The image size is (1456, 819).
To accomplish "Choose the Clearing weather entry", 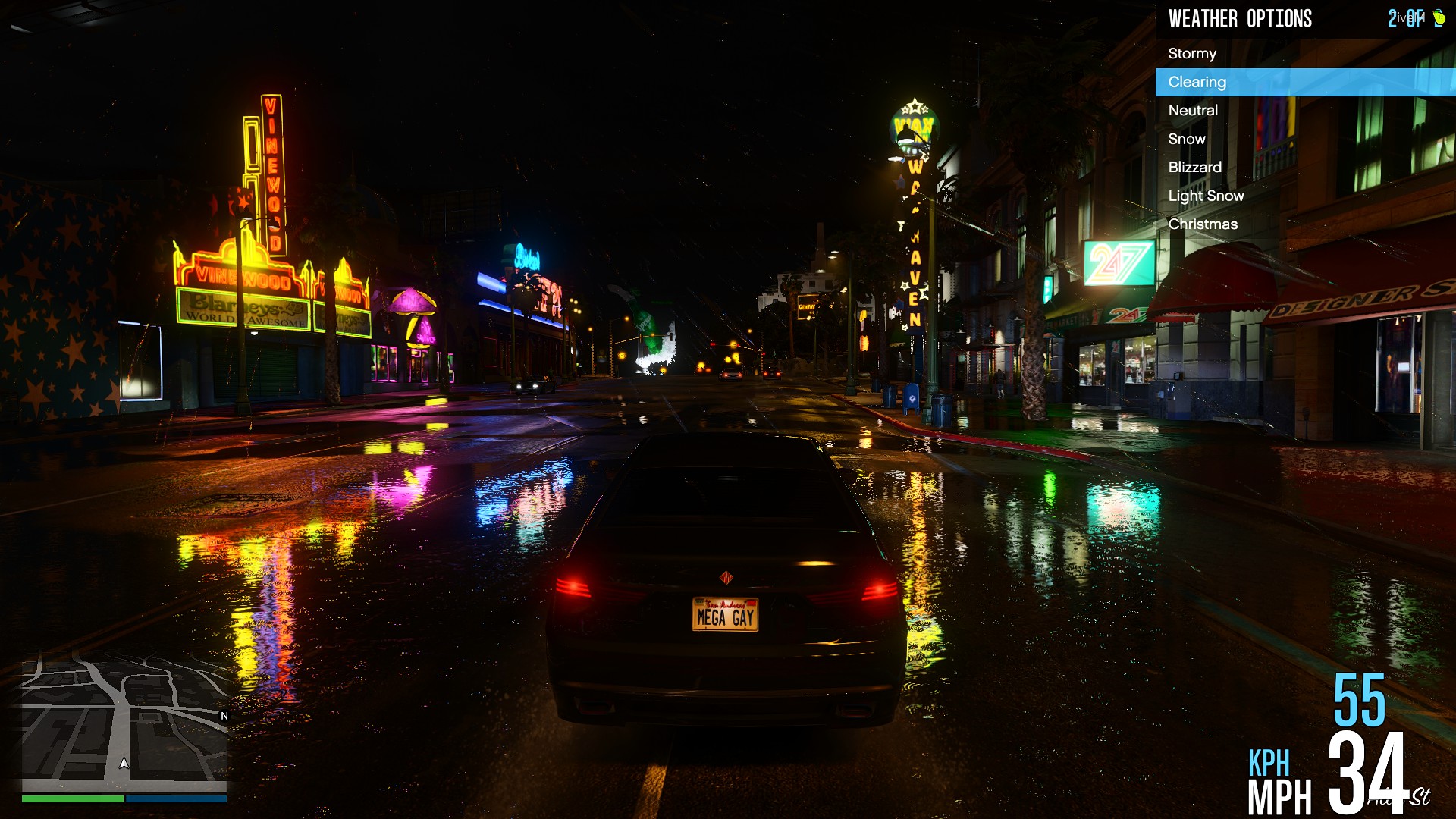I will pos(1197,82).
